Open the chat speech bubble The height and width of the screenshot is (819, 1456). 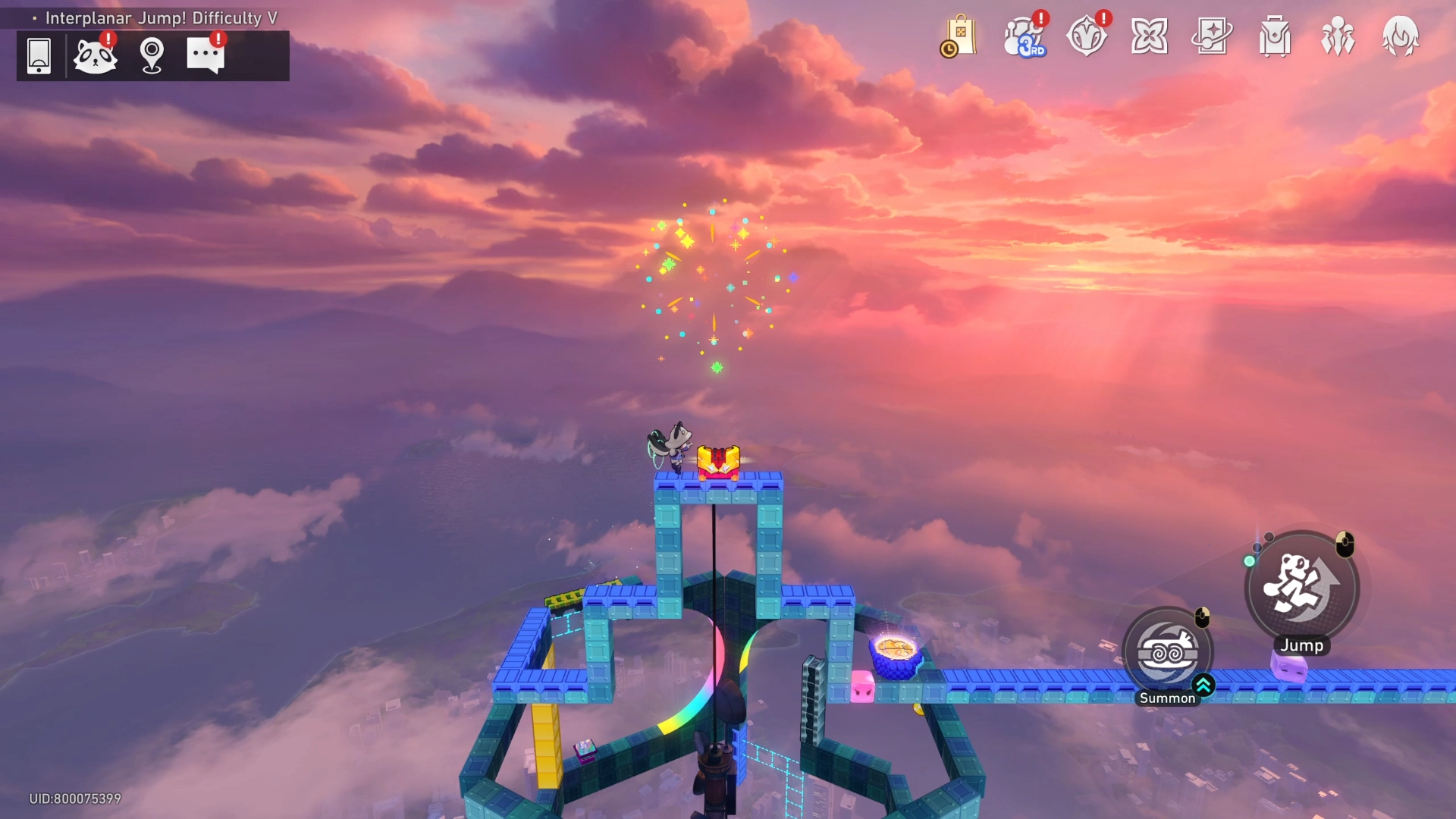pyautogui.click(x=206, y=55)
